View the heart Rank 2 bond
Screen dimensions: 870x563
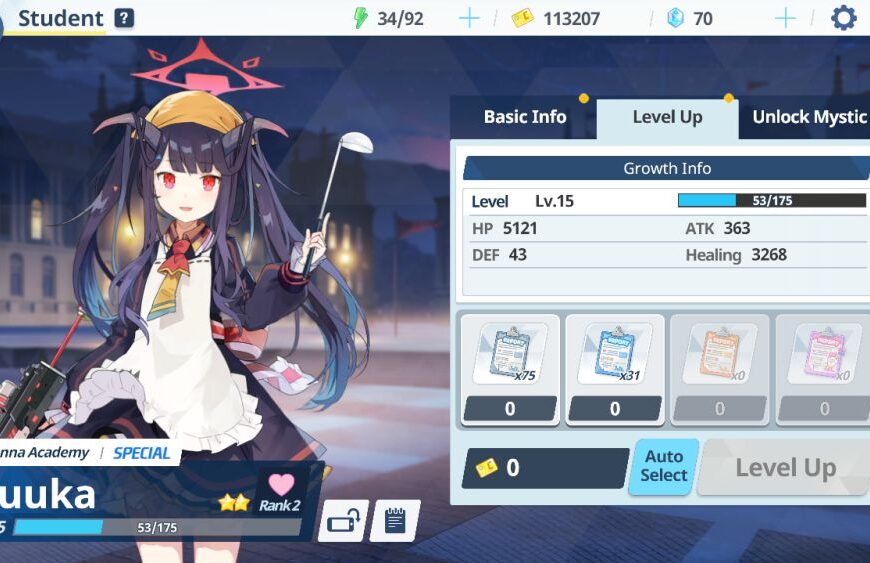click(281, 491)
